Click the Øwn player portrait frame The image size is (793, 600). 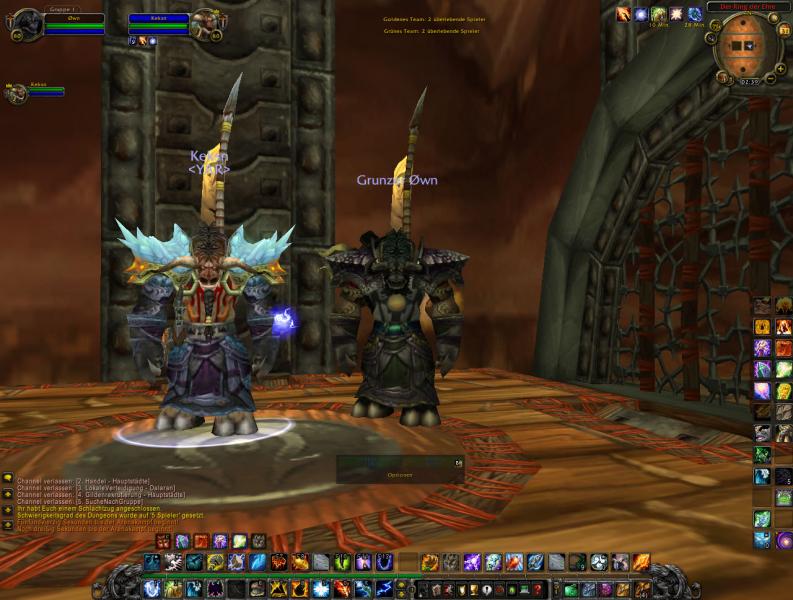[x=27, y=23]
